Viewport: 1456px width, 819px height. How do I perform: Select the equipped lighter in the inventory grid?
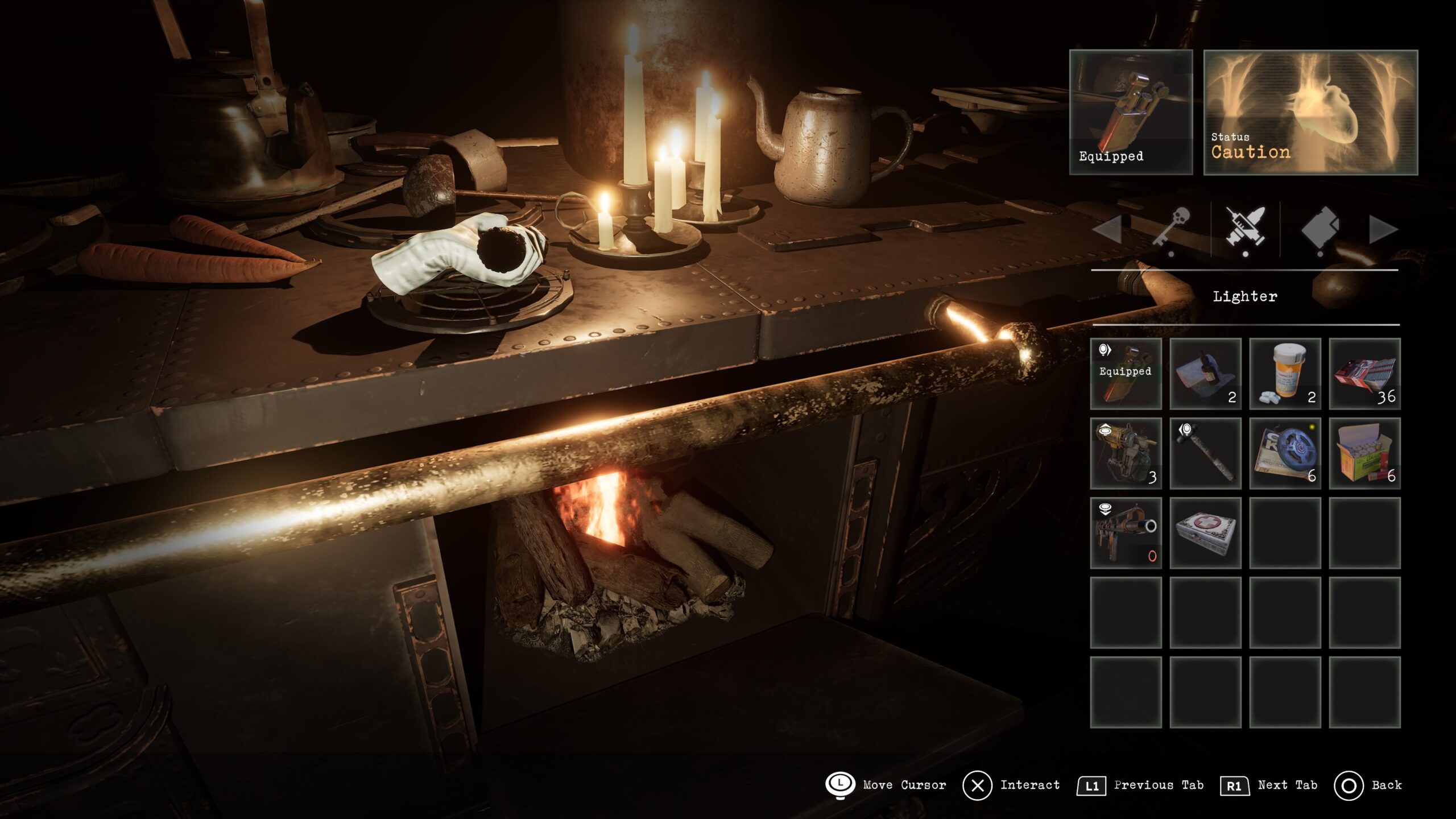tap(1126, 374)
